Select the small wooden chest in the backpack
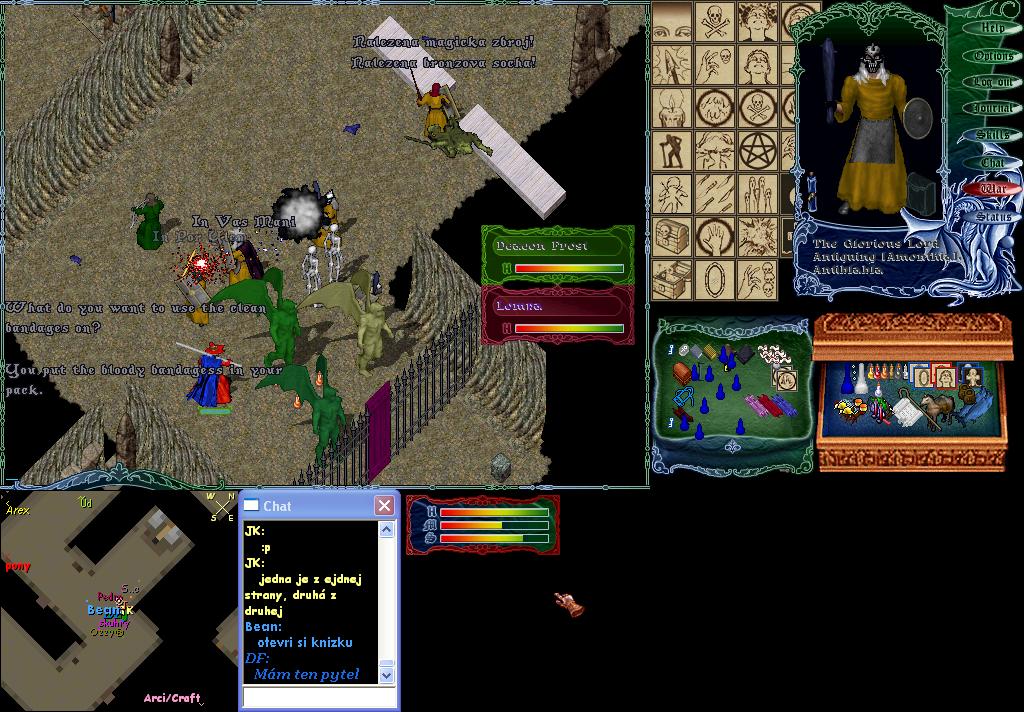This screenshot has height=712, width=1024. (x=682, y=374)
